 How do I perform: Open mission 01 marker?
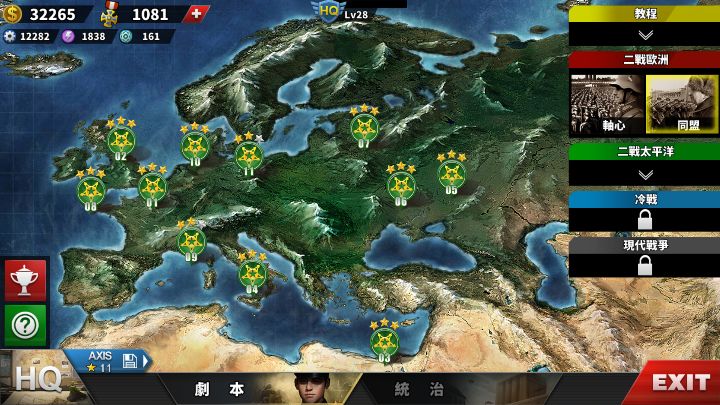click(152, 186)
